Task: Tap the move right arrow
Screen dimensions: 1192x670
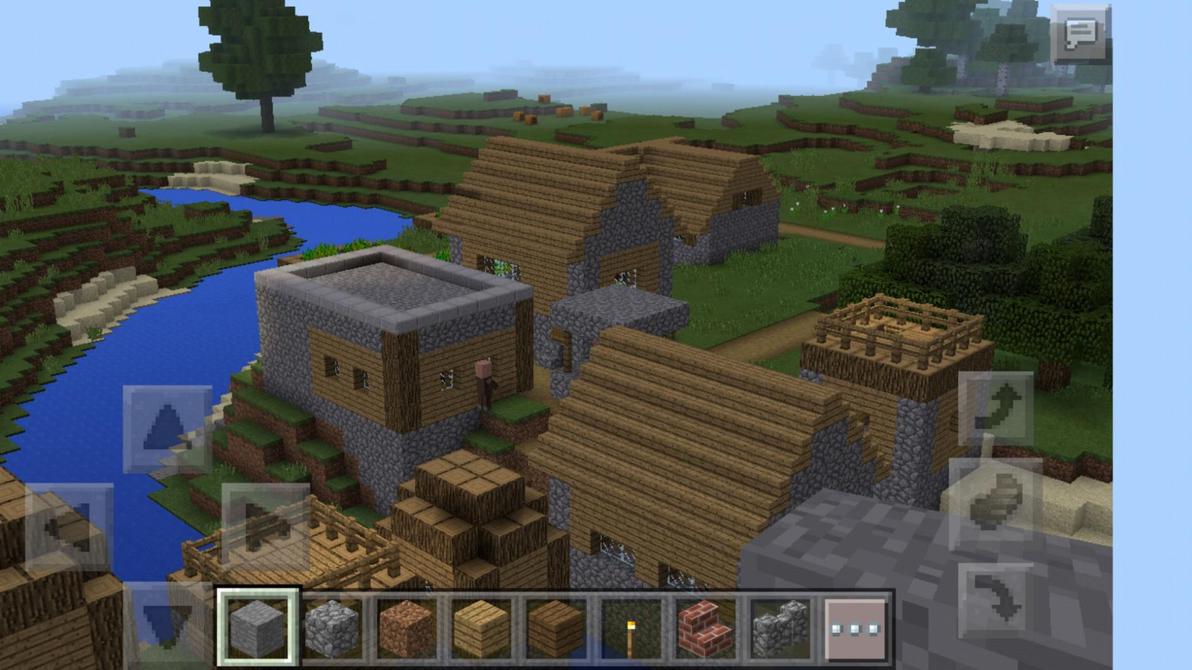Action: click(265, 527)
